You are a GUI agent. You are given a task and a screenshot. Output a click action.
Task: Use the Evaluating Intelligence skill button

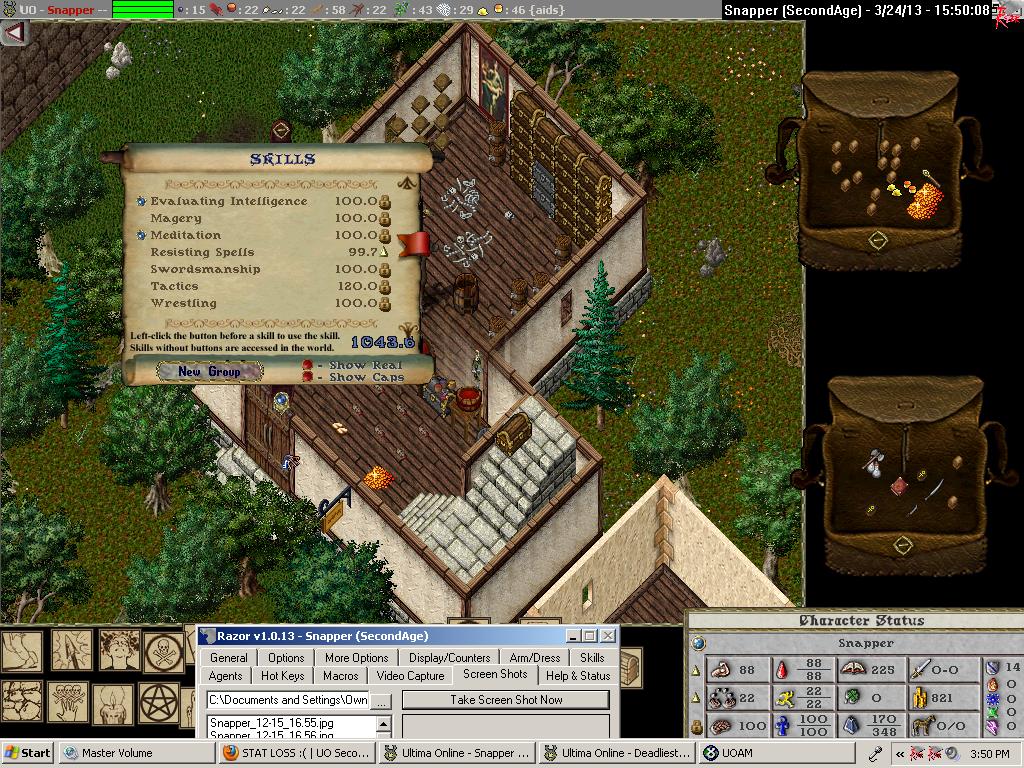coord(142,201)
